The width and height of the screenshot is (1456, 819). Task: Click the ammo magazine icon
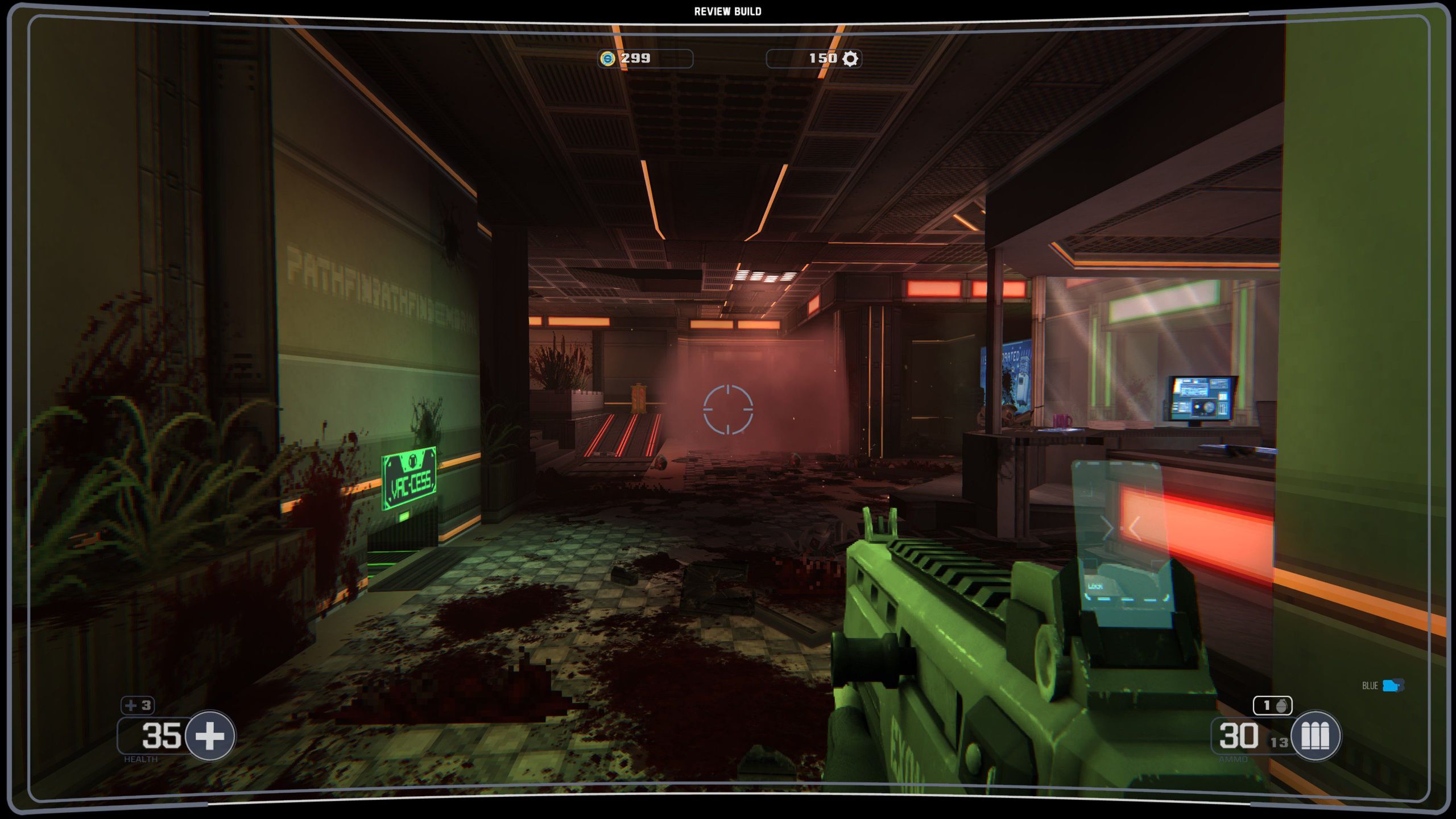1315,736
